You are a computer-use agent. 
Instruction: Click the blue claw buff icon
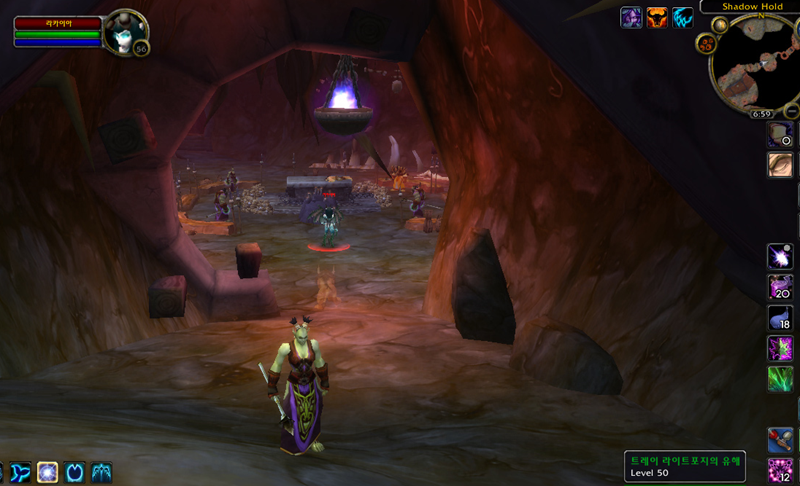tap(683, 17)
